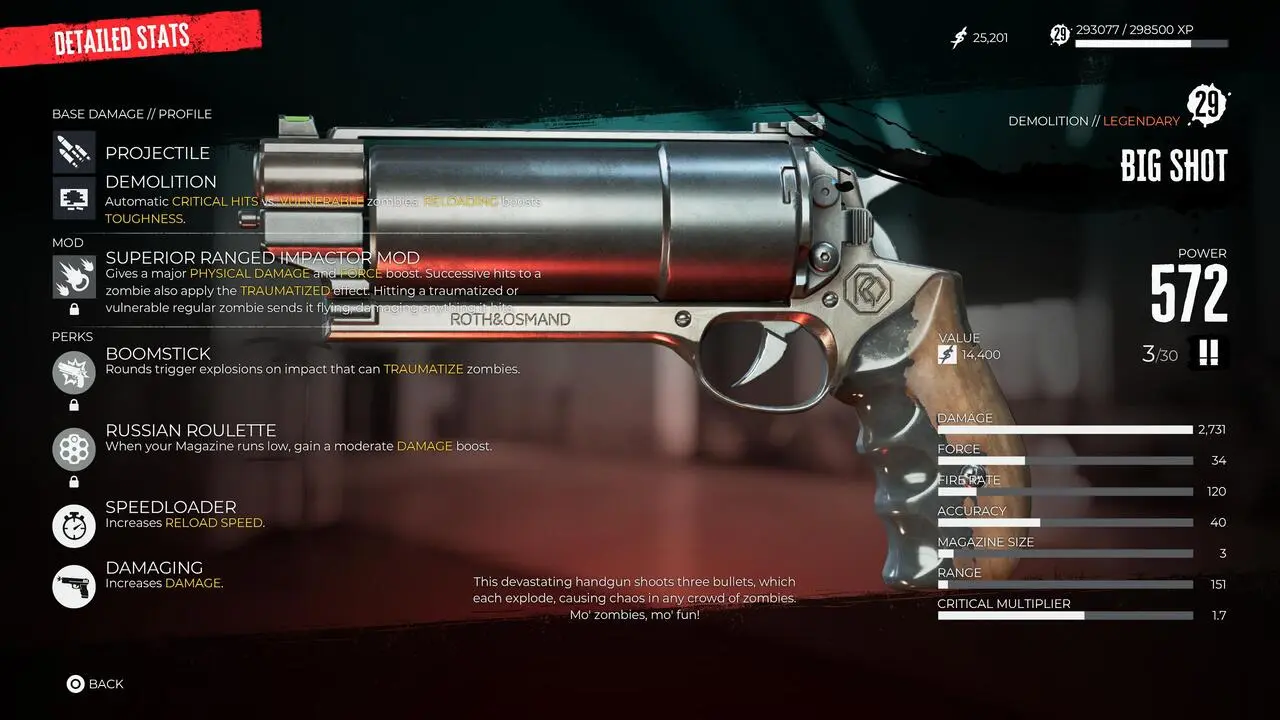Select the Demolition profile icon

(x=74, y=199)
